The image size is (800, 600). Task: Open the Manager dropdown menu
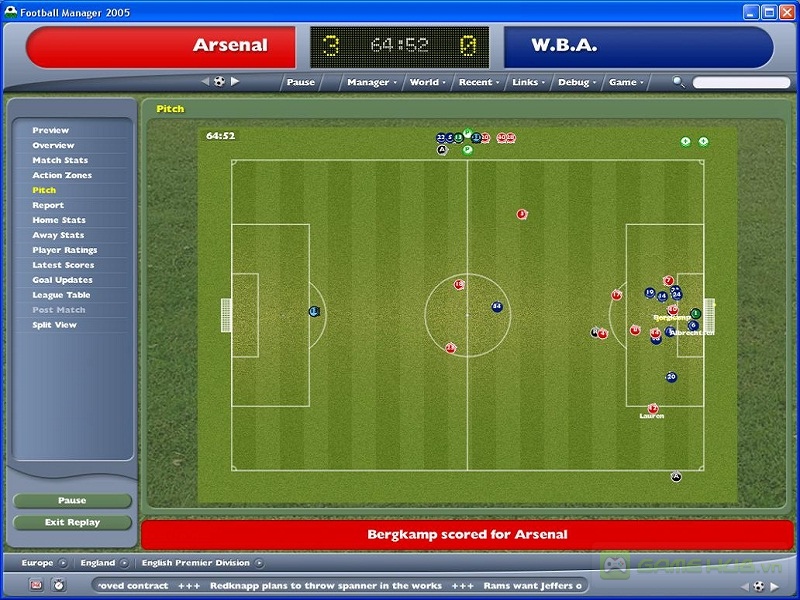pyautogui.click(x=371, y=82)
